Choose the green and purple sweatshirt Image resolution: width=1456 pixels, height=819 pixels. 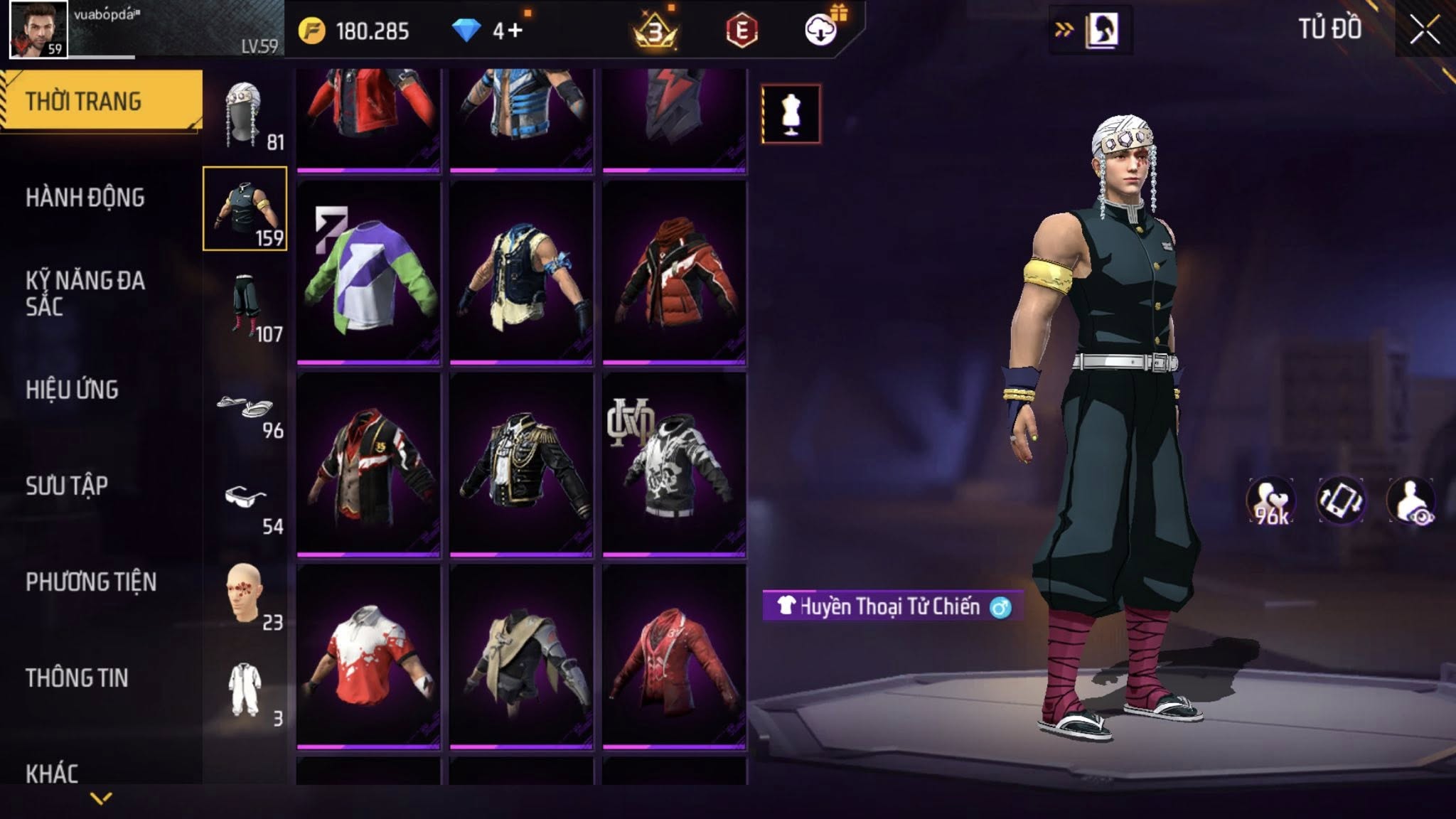point(368,272)
